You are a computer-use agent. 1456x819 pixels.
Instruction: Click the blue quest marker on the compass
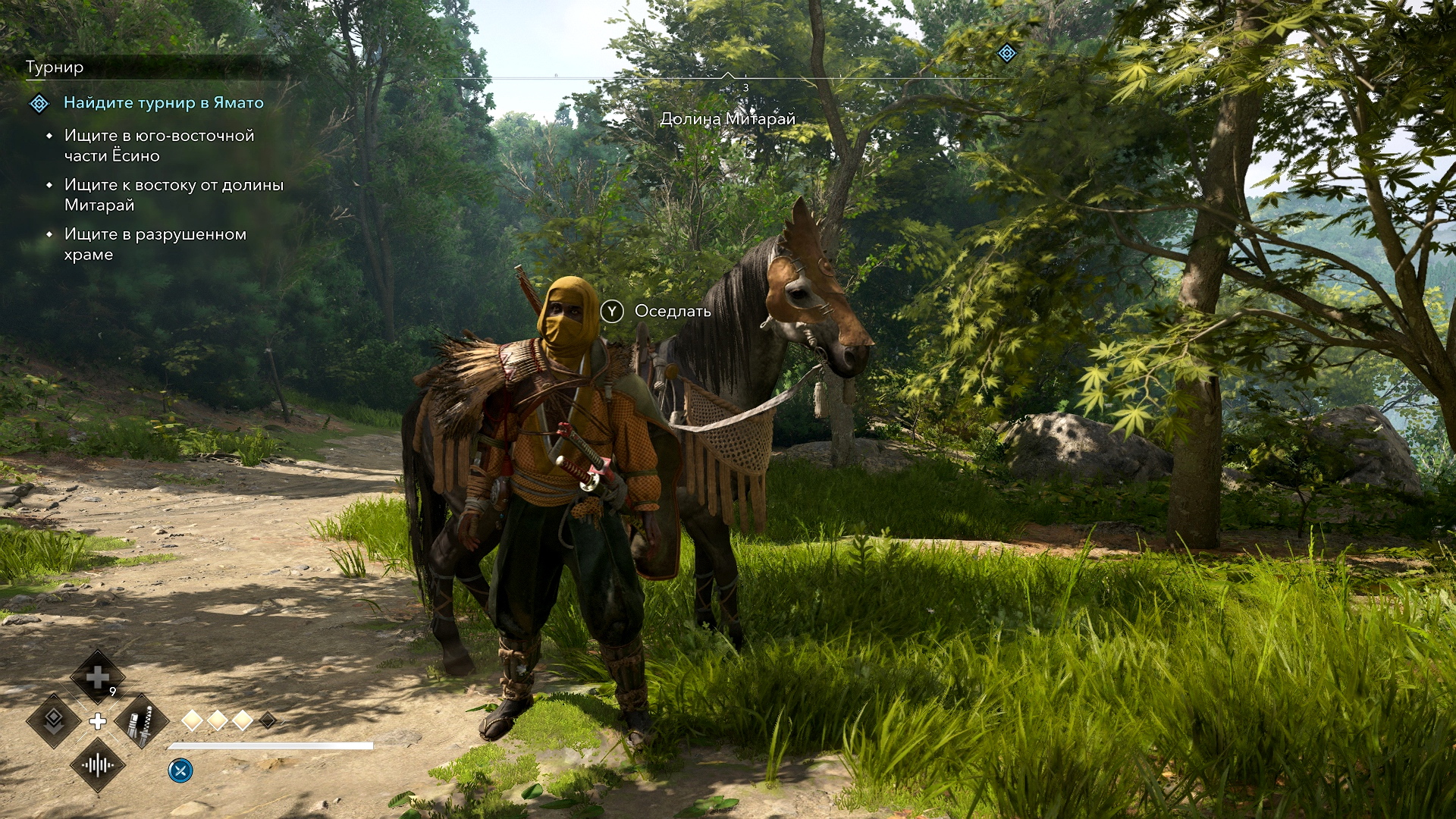[x=1006, y=53]
